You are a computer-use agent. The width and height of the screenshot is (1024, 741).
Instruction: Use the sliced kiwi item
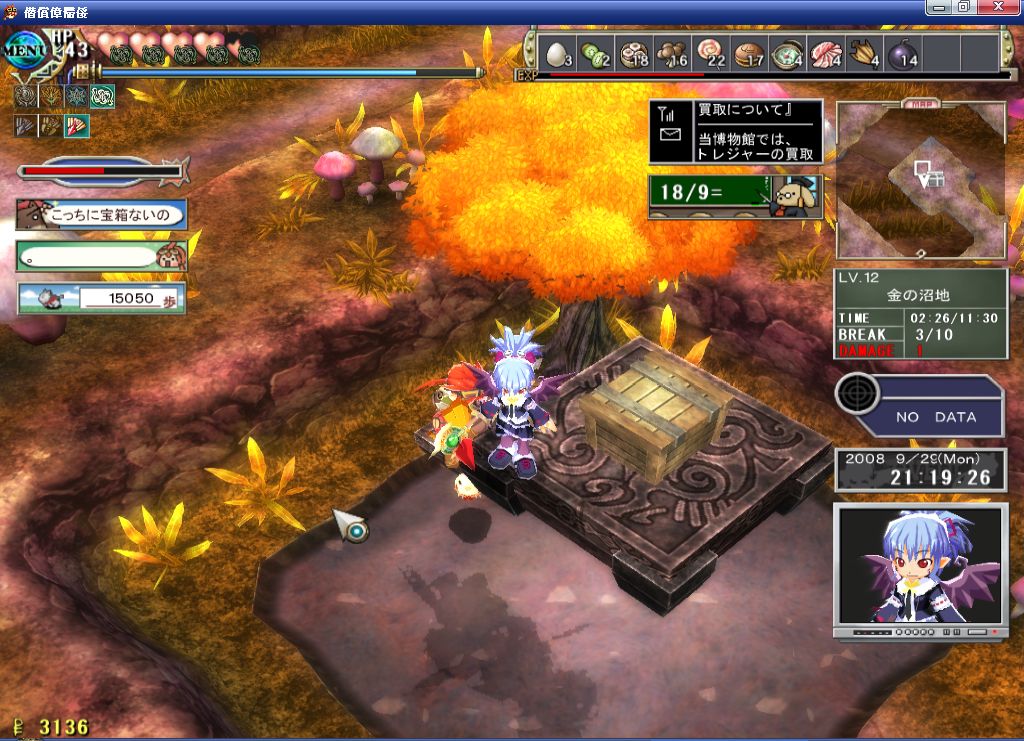[x=595, y=52]
